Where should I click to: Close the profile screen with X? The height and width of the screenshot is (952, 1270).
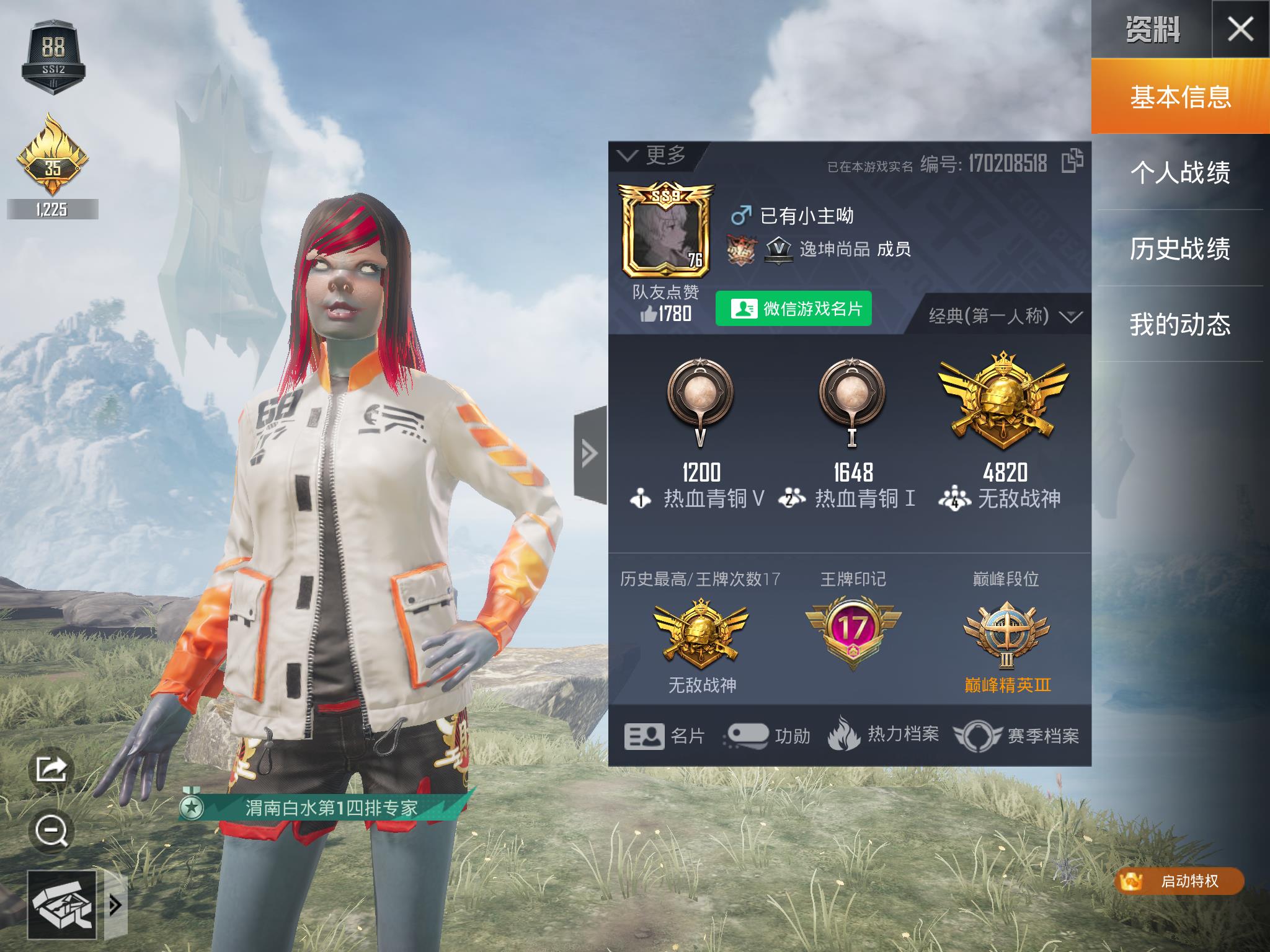click(1240, 29)
